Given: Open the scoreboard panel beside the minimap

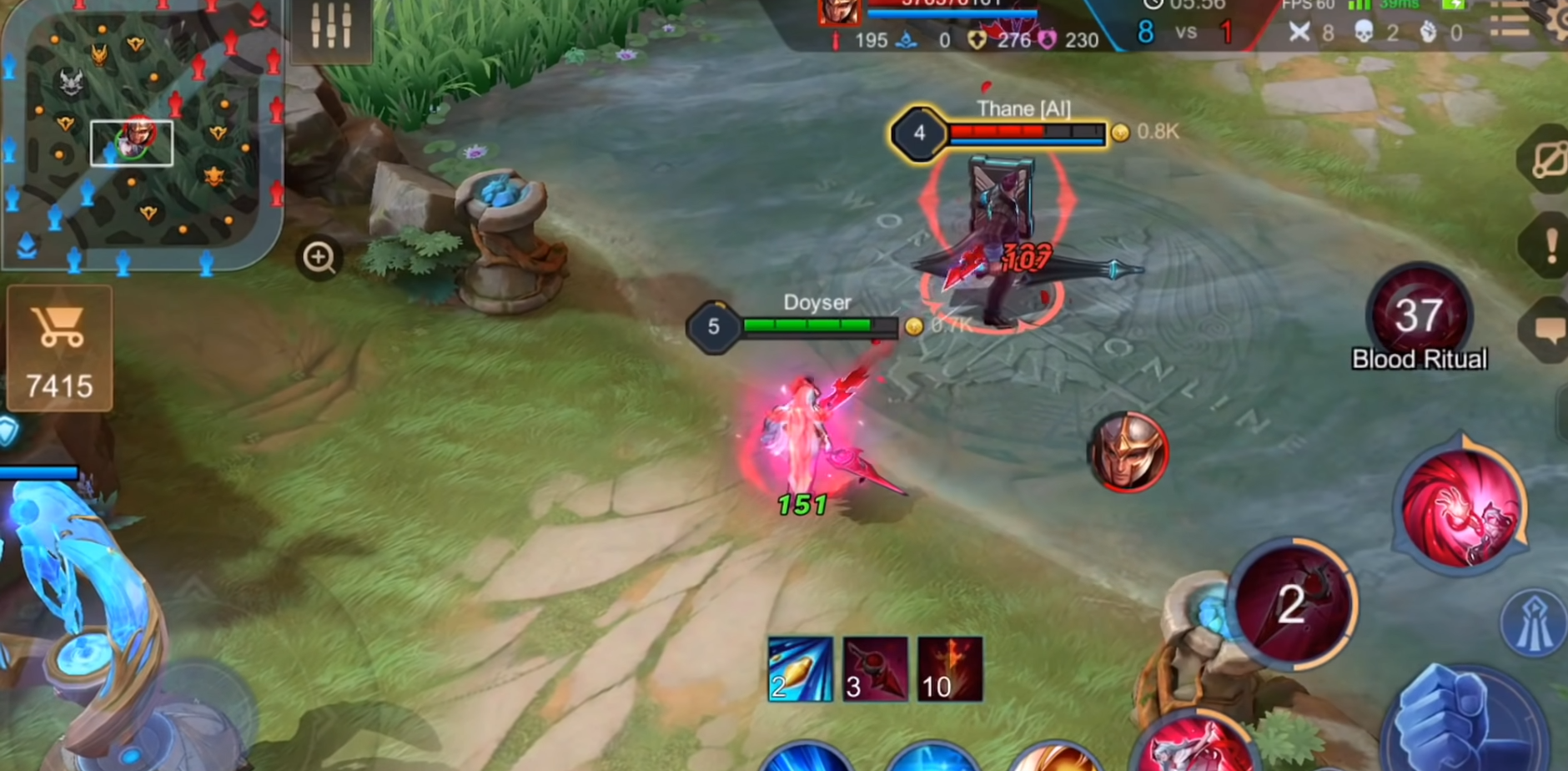Looking at the screenshot, I should coord(331,28).
